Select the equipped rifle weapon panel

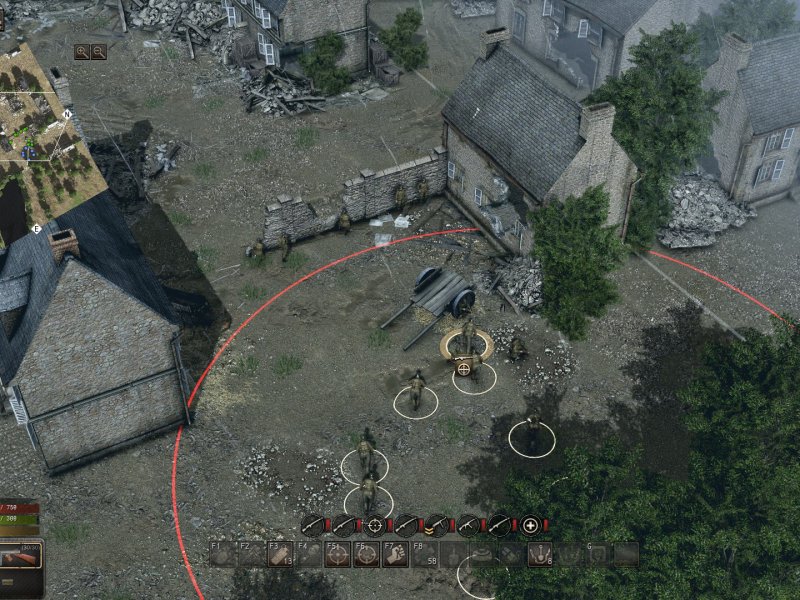20,553
